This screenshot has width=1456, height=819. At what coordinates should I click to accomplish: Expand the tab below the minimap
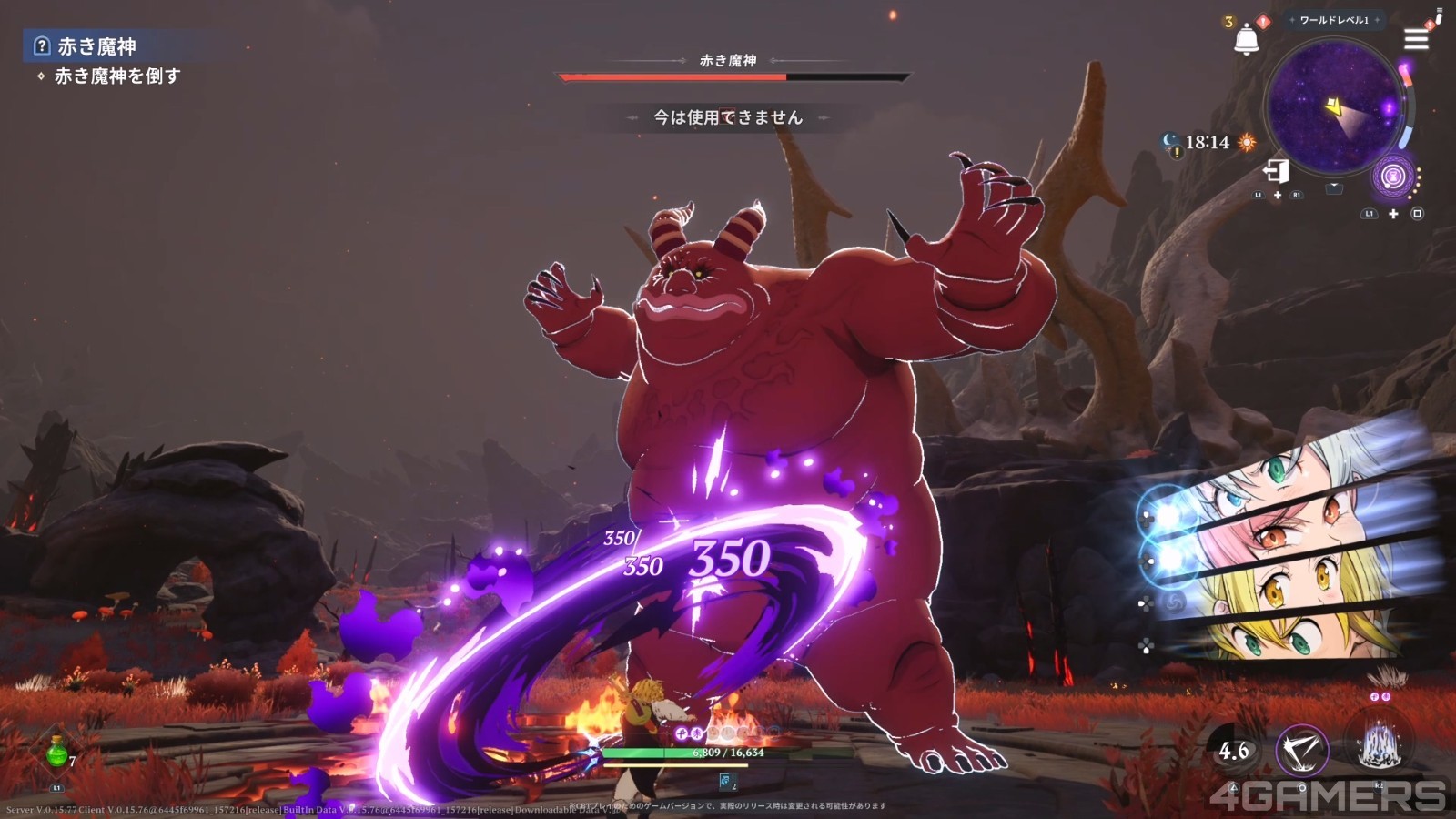[x=1334, y=187]
